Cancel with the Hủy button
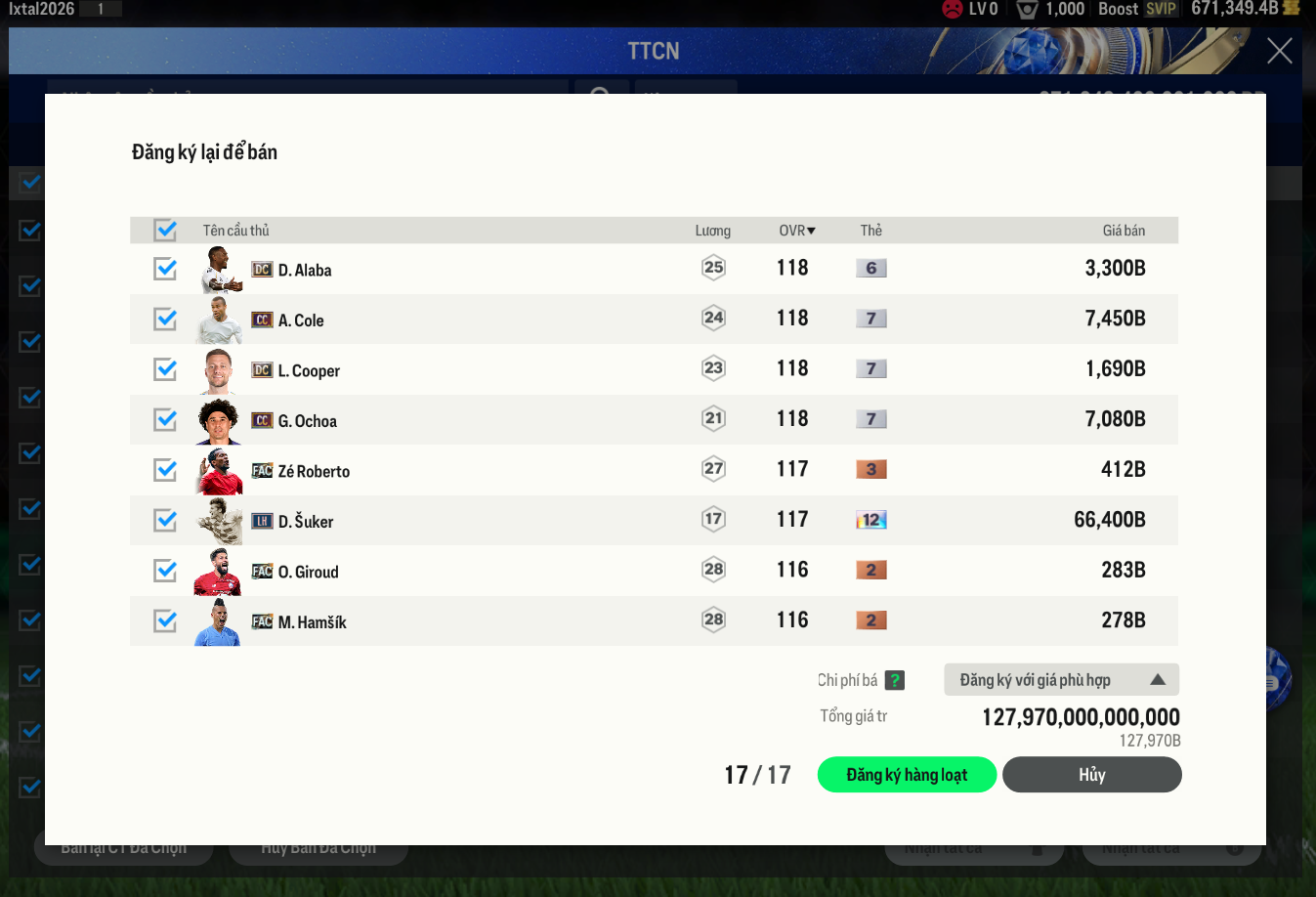This screenshot has width=1316, height=897. [1091, 775]
